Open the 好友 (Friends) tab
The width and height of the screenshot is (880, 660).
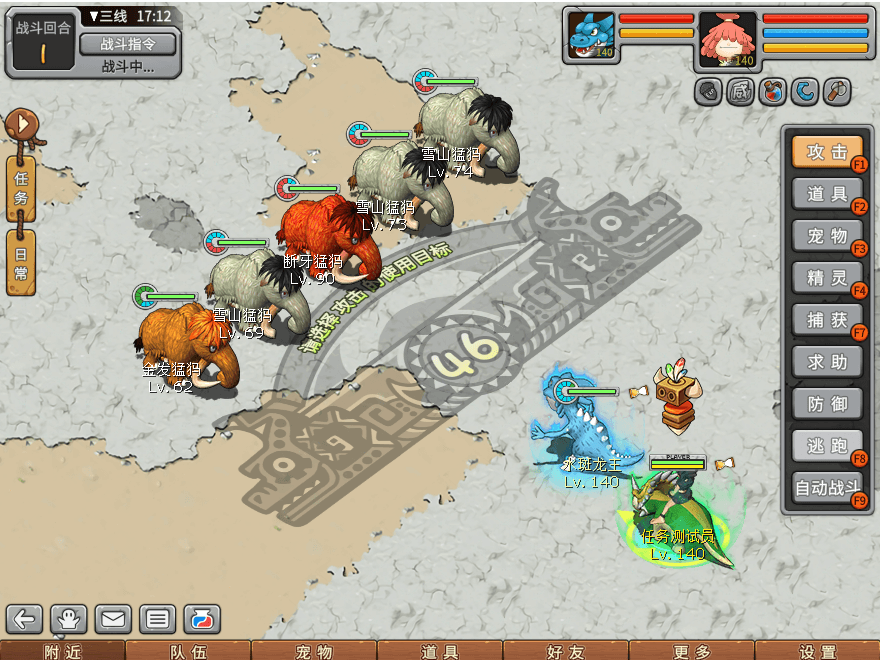point(565,651)
